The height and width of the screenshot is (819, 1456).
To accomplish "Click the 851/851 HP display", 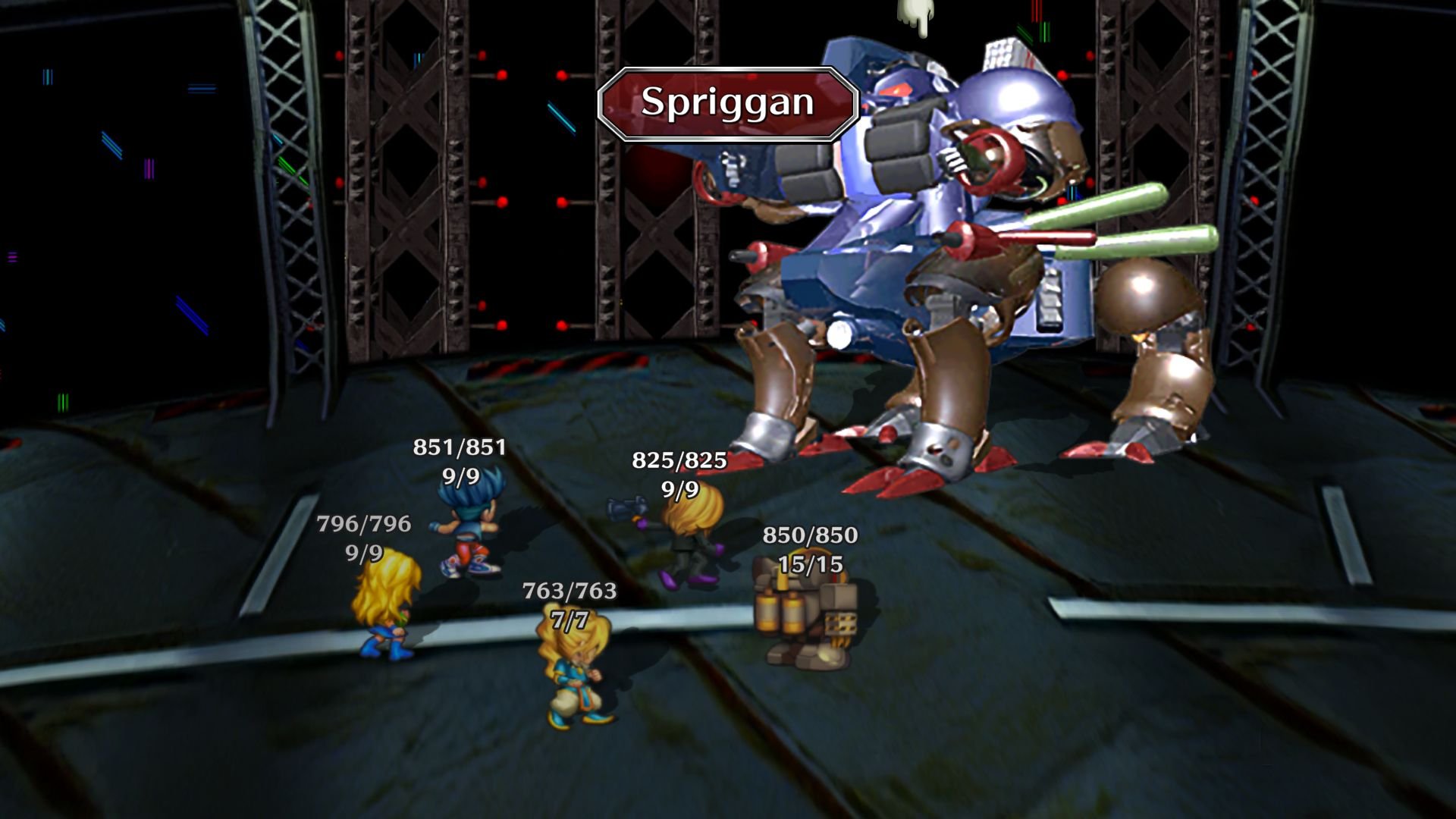I will [459, 449].
